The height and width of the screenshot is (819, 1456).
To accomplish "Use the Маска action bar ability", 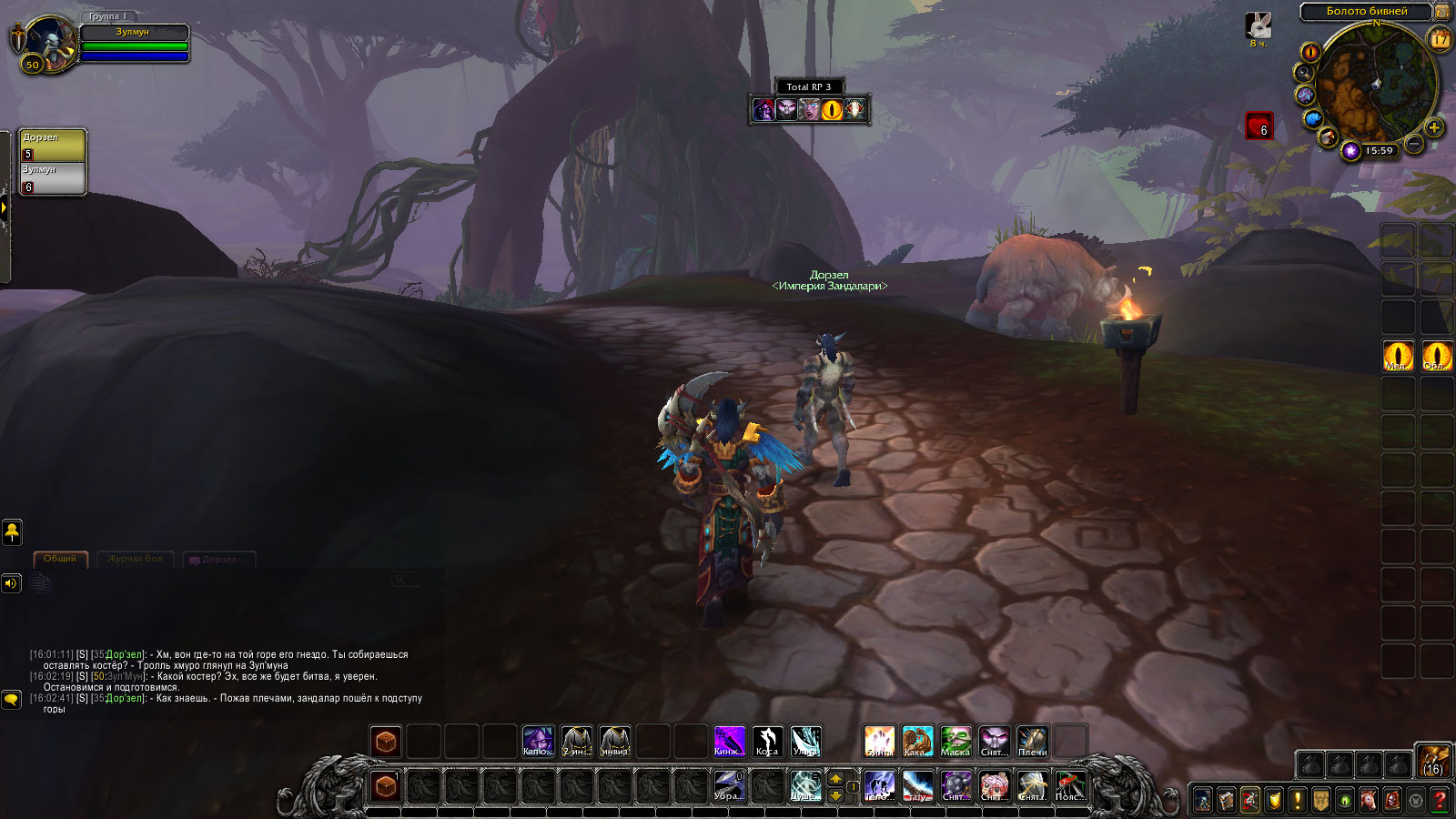I will tap(955, 741).
